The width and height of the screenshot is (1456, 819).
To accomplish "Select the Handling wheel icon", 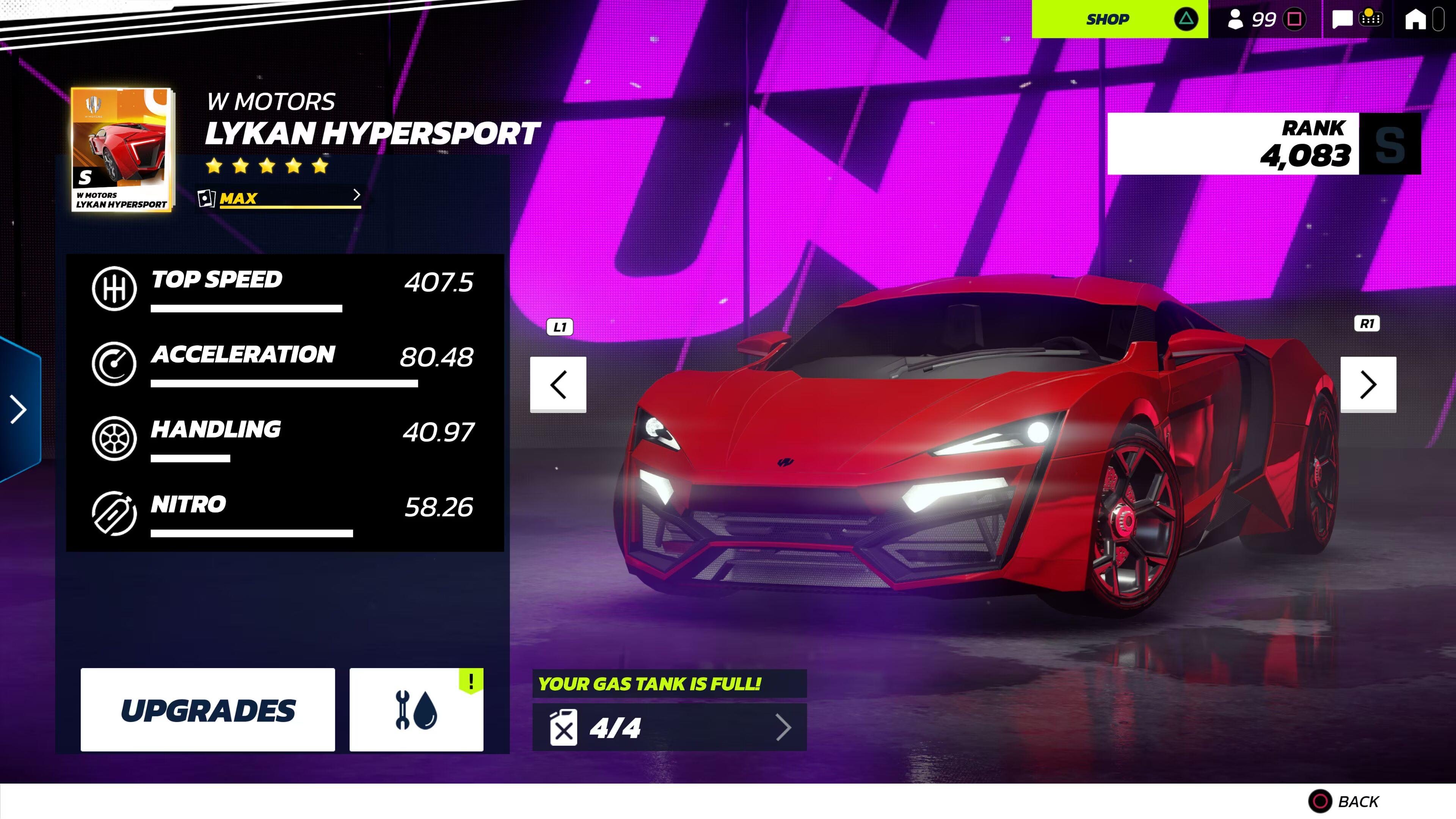I will 115,439.
